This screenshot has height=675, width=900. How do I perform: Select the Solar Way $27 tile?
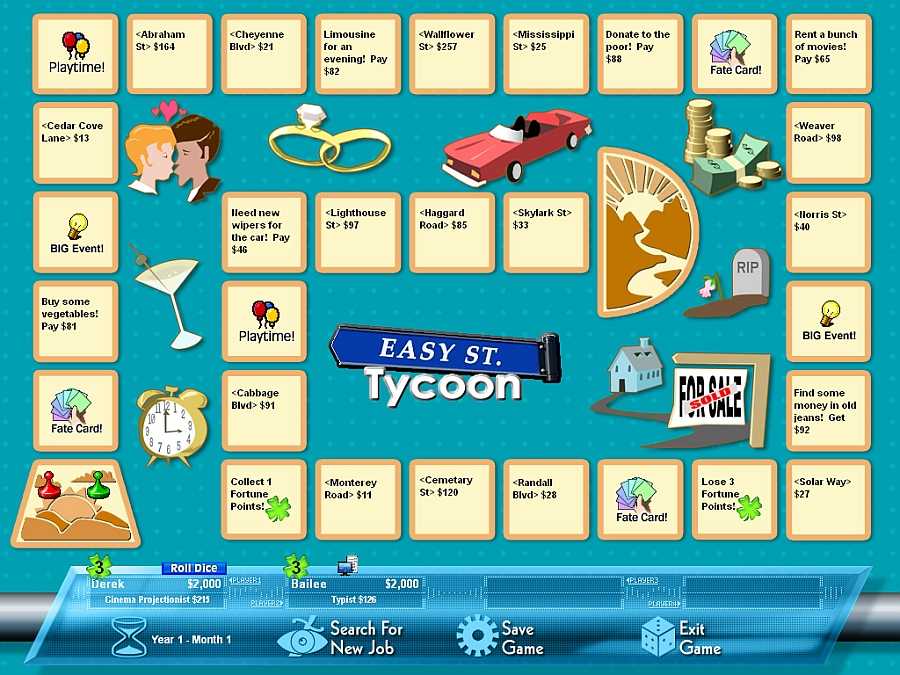828,500
